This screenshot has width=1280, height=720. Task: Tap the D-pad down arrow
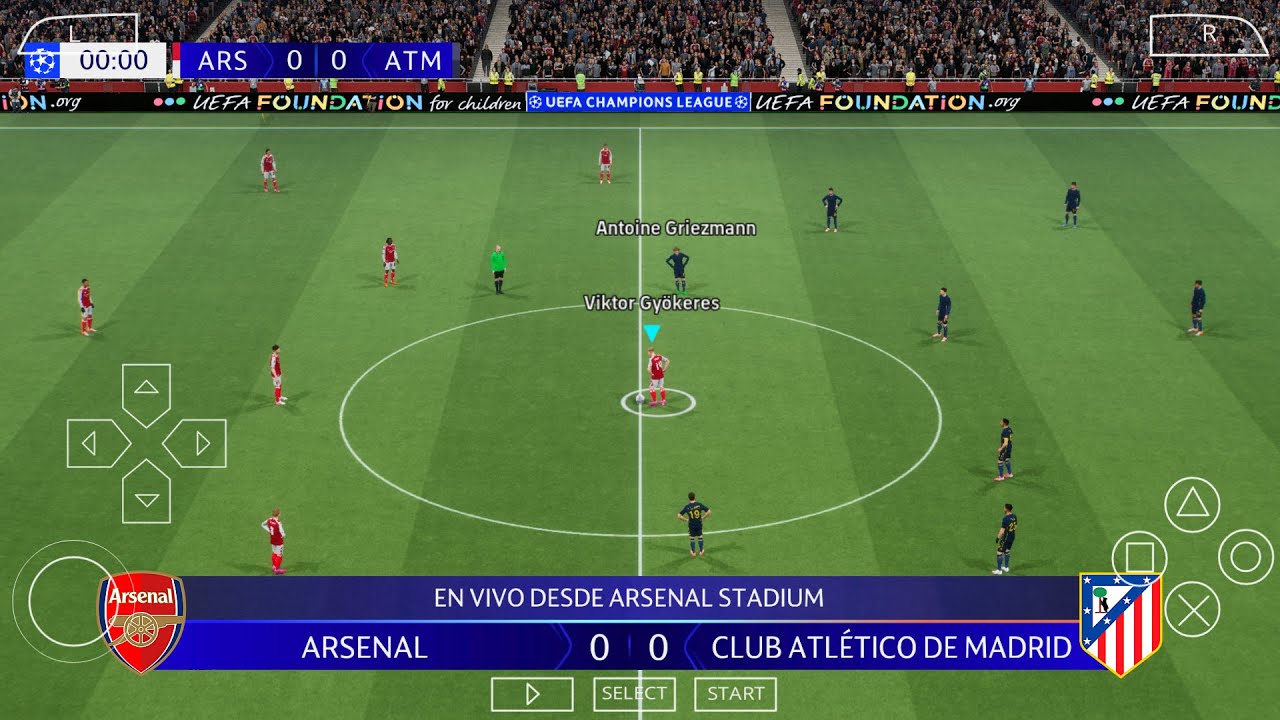146,495
